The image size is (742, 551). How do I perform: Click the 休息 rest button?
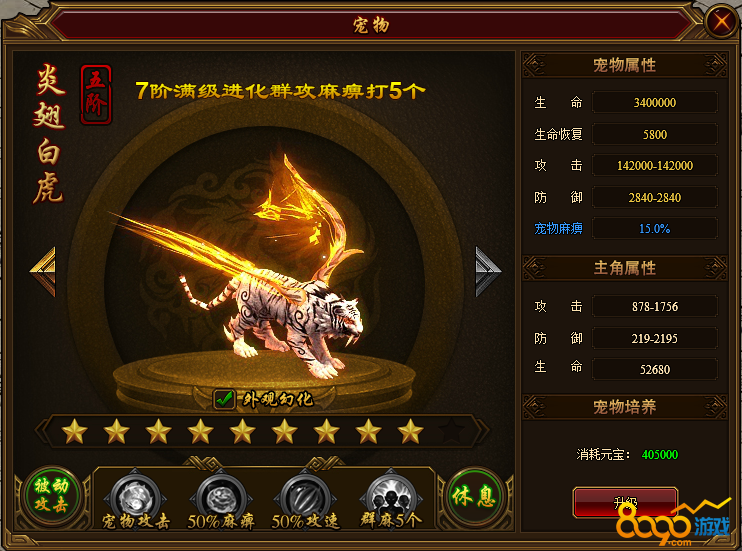click(474, 496)
